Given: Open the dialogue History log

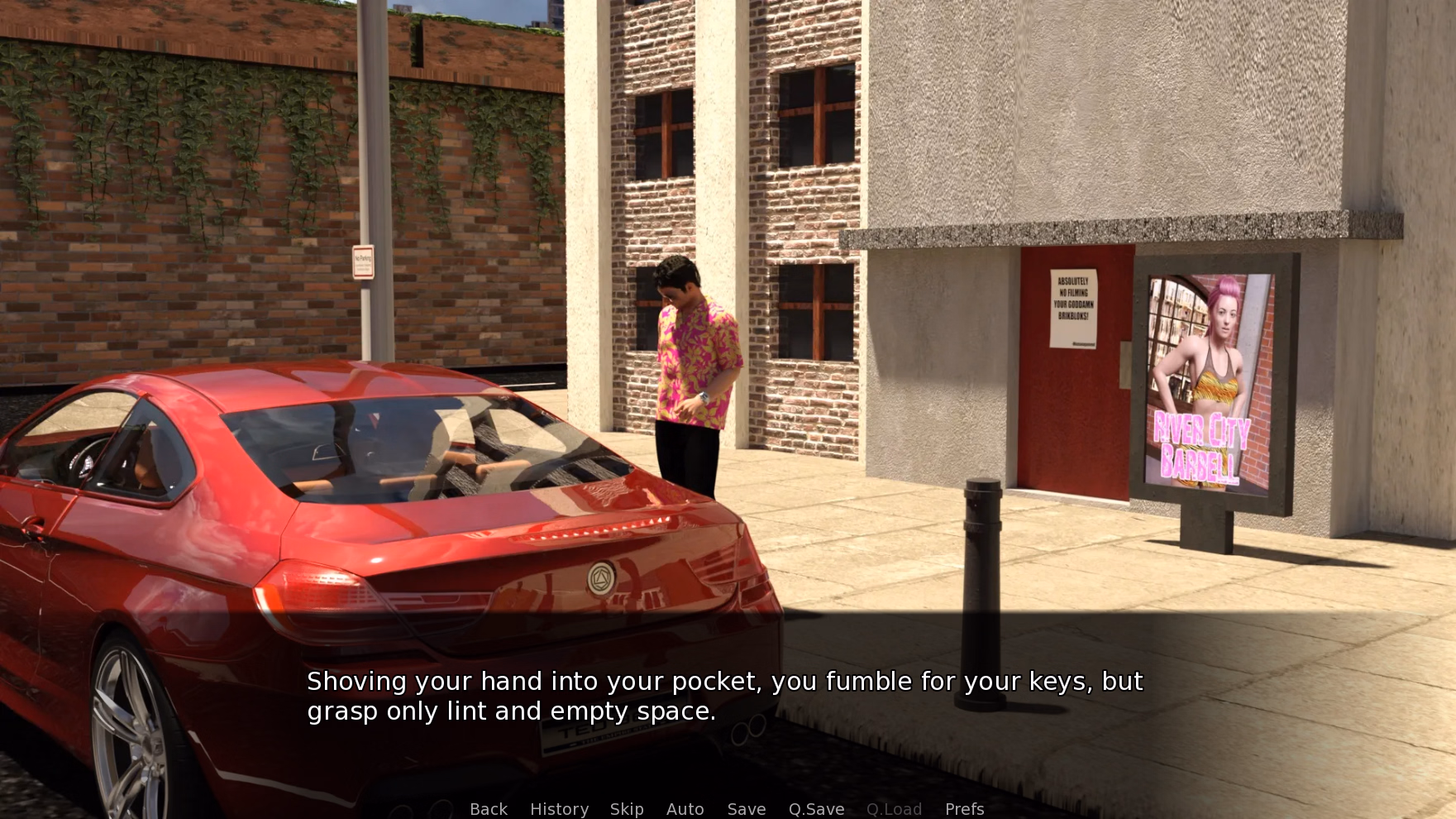Looking at the screenshot, I should pyautogui.click(x=559, y=808).
